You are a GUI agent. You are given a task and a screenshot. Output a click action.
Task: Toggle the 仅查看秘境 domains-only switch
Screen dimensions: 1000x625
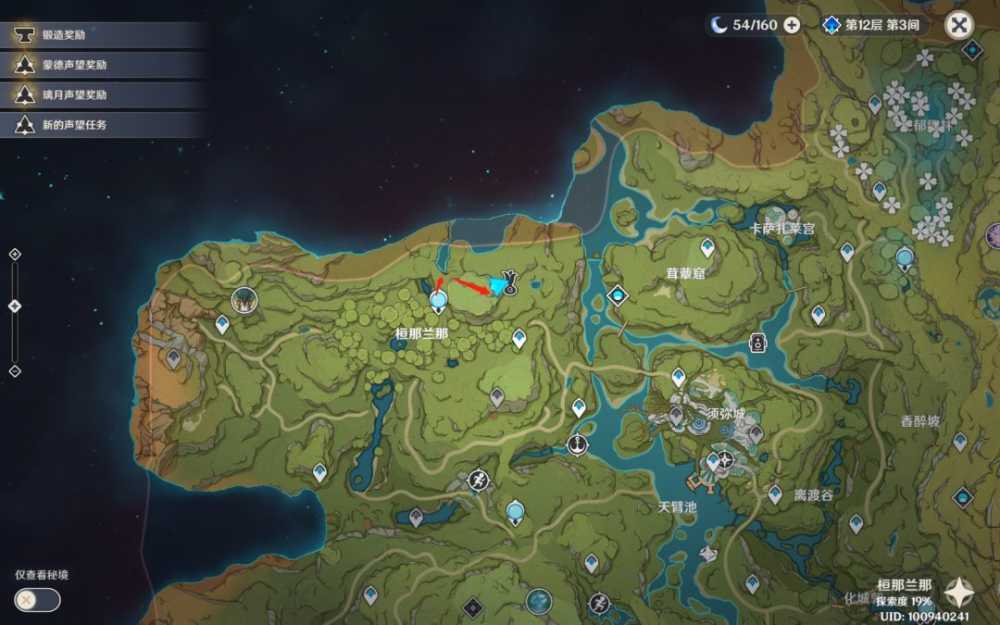[38, 599]
